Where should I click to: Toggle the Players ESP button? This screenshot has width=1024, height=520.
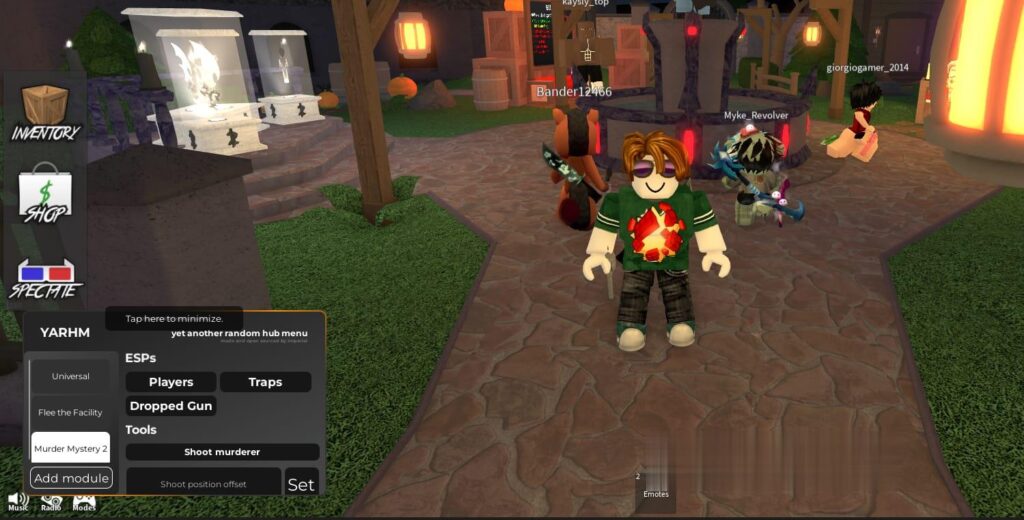pyautogui.click(x=171, y=382)
